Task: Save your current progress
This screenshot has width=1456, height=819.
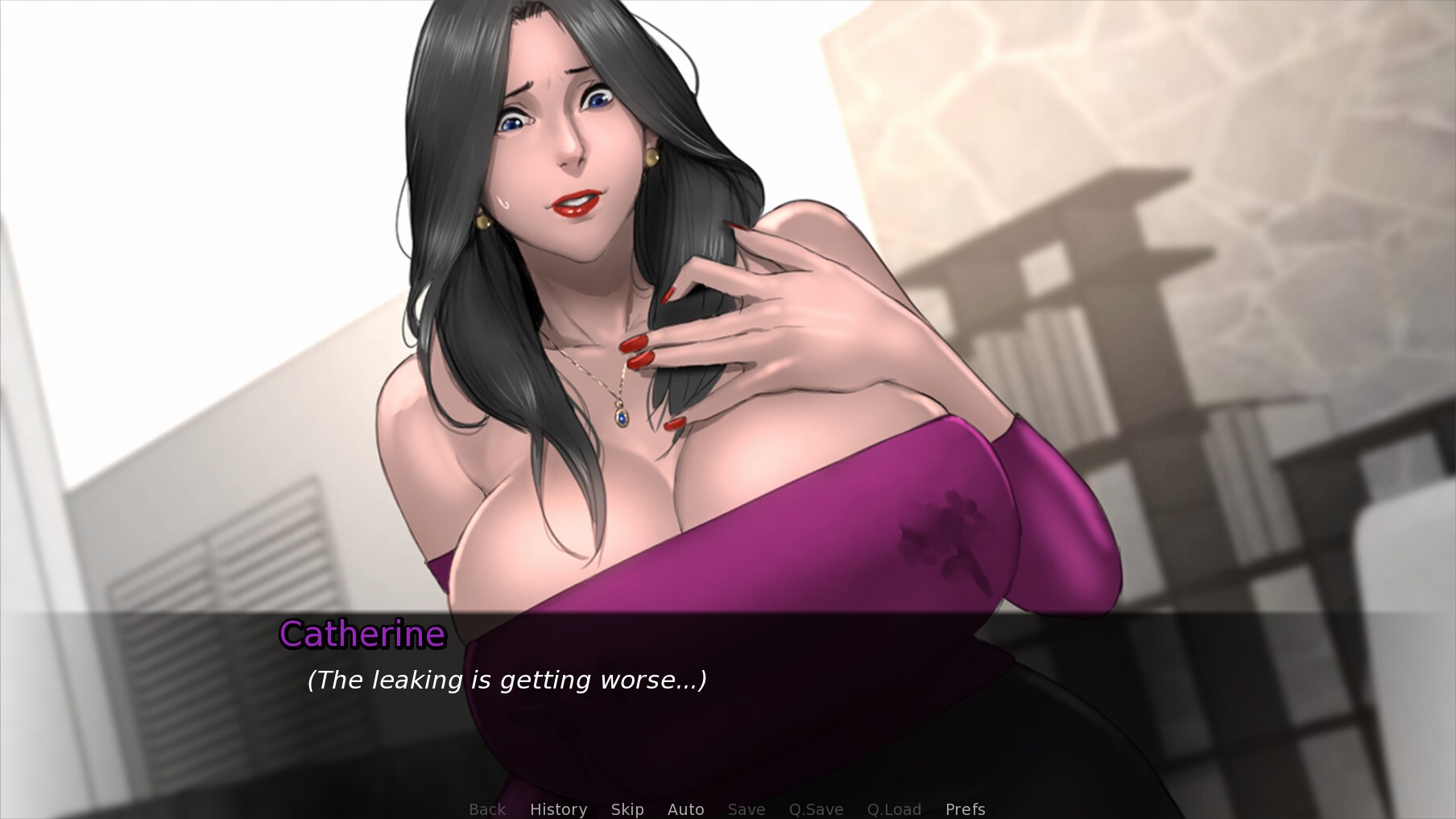Action: 746,809
